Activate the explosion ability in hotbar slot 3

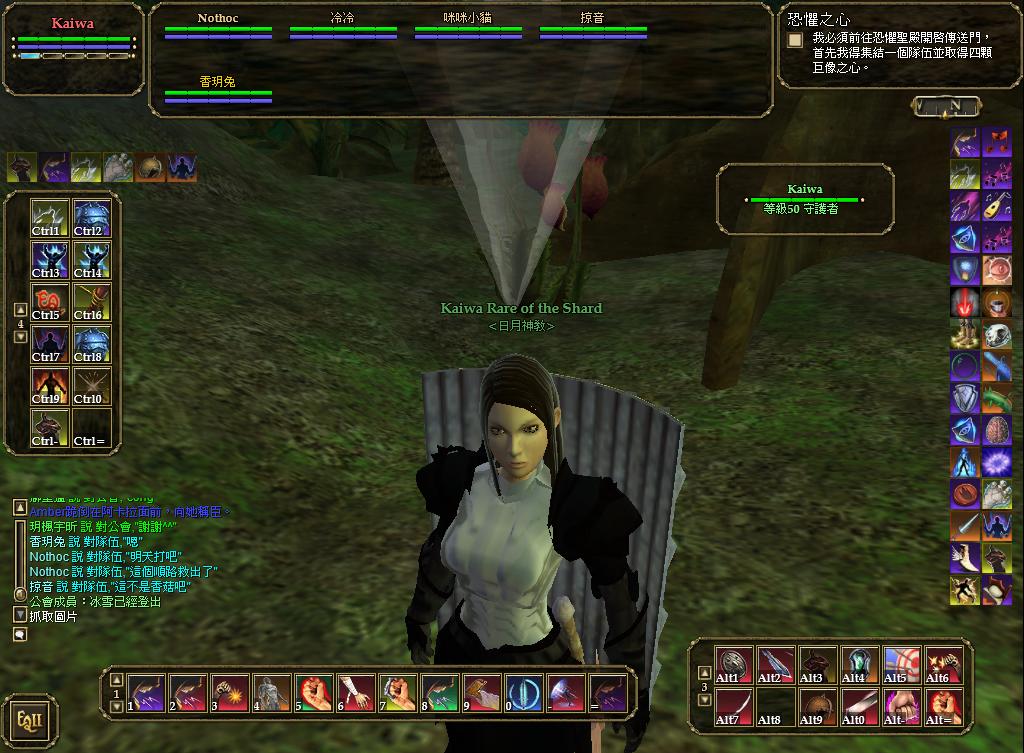click(x=229, y=692)
